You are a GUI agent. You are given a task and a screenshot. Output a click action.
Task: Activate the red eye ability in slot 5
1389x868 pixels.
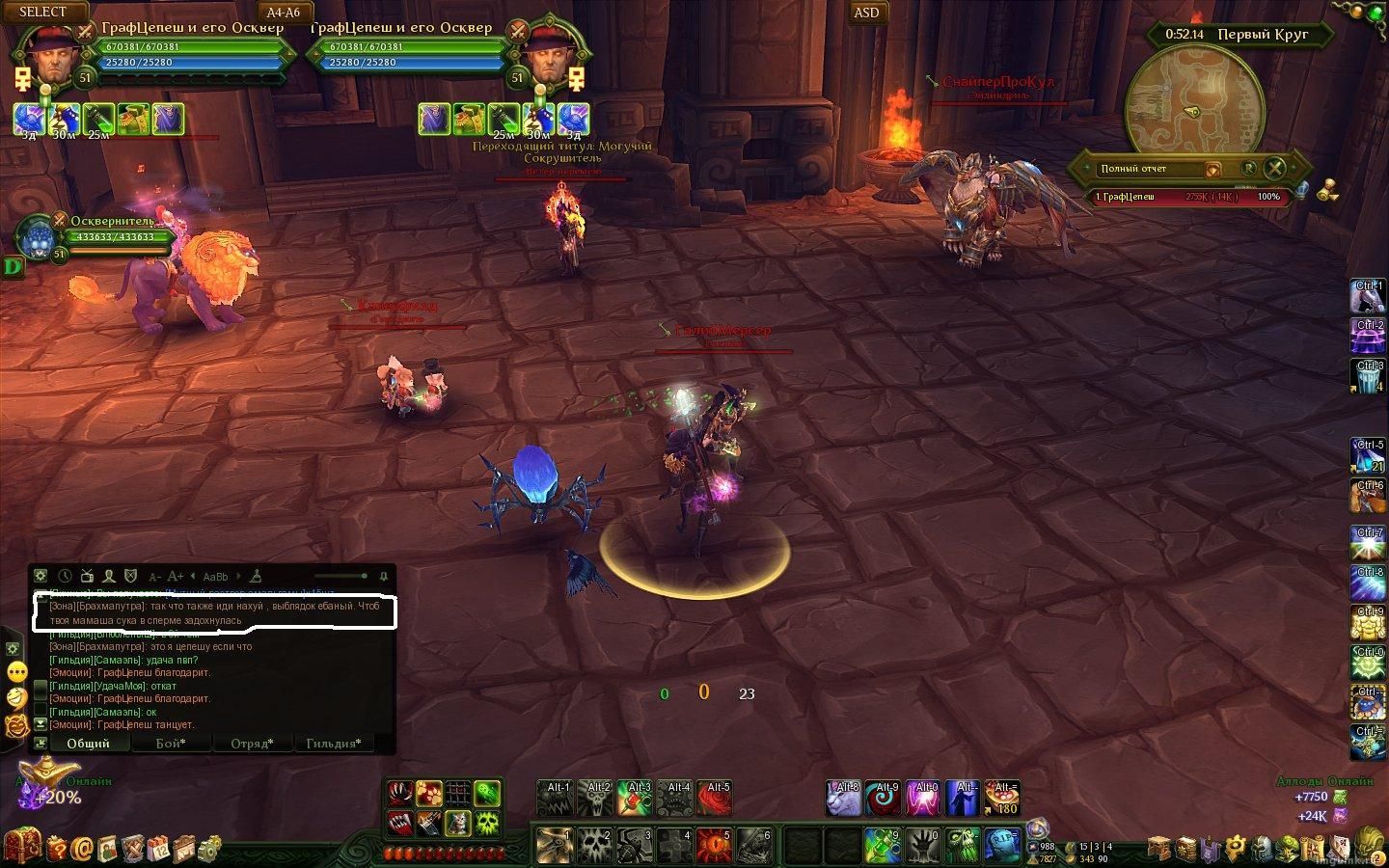[714, 846]
